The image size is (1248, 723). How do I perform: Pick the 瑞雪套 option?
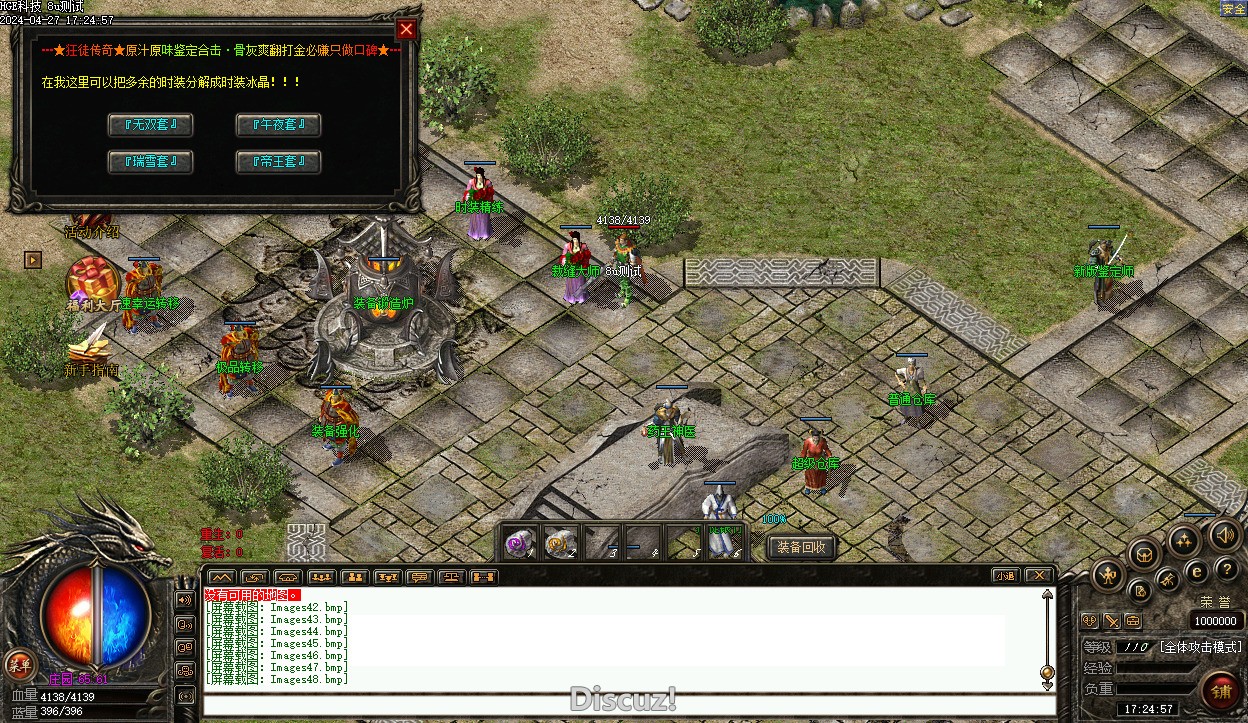(150, 161)
